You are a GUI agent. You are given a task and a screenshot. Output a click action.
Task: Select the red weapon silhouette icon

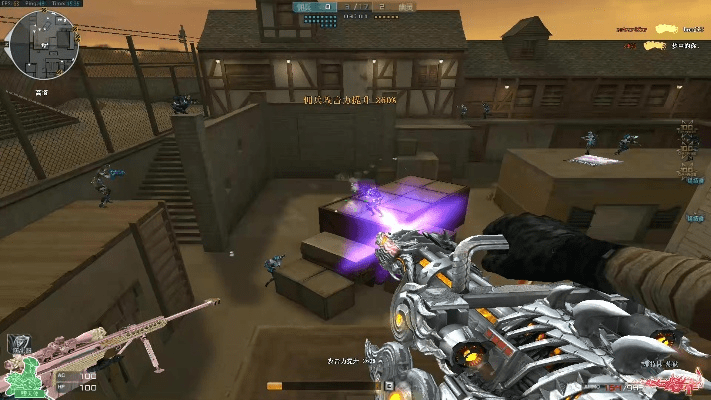670,383
